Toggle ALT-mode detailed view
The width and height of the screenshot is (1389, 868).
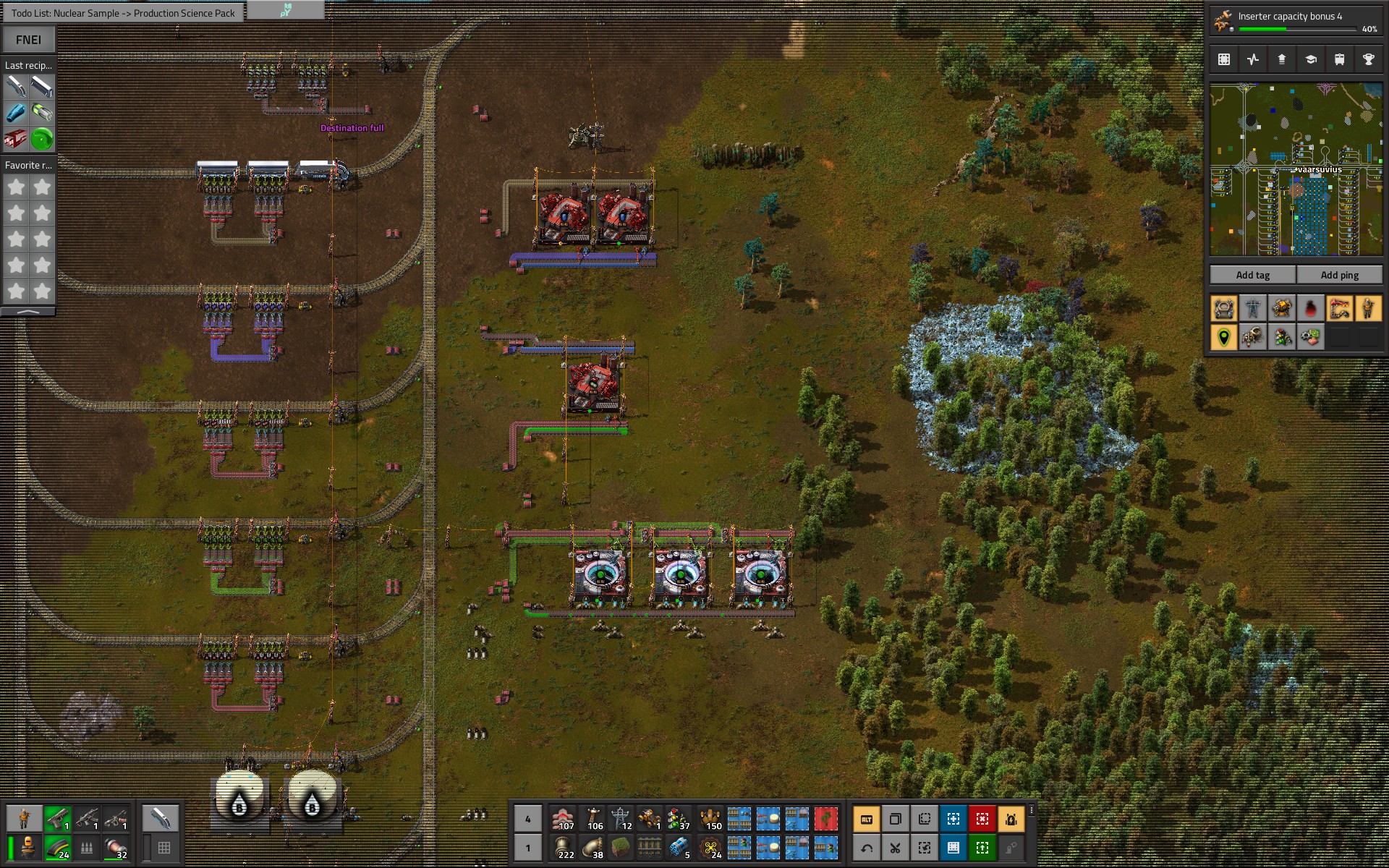(868, 819)
